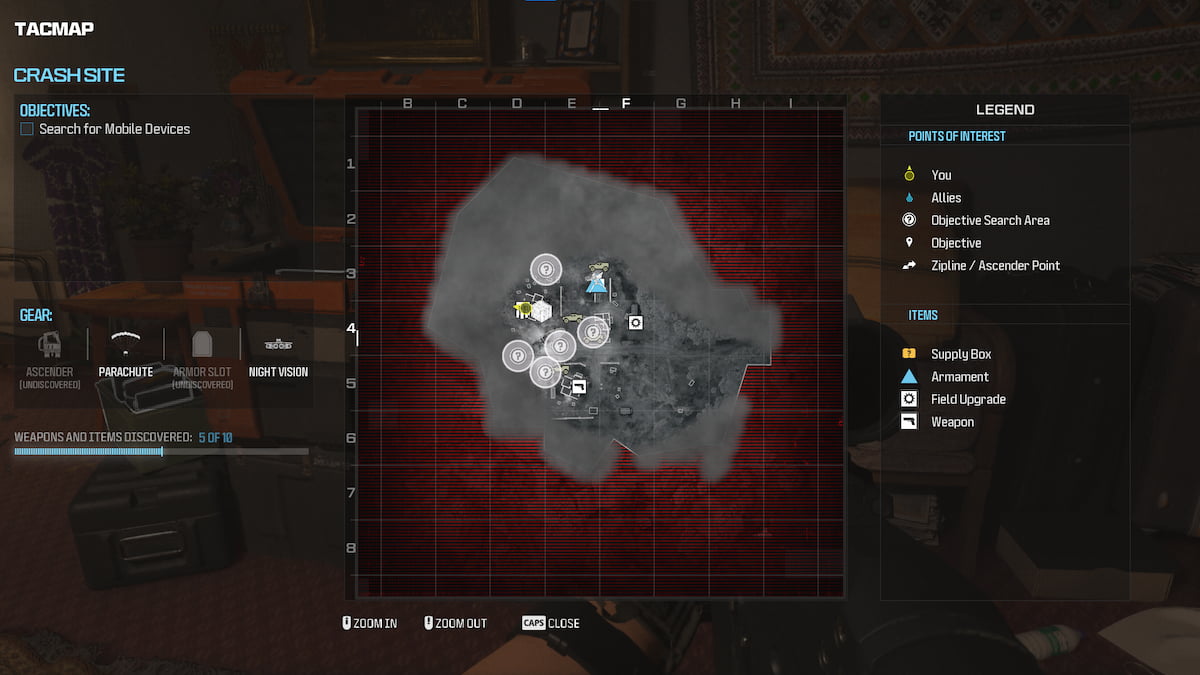Select the You legend entry

click(x=940, y=175)
